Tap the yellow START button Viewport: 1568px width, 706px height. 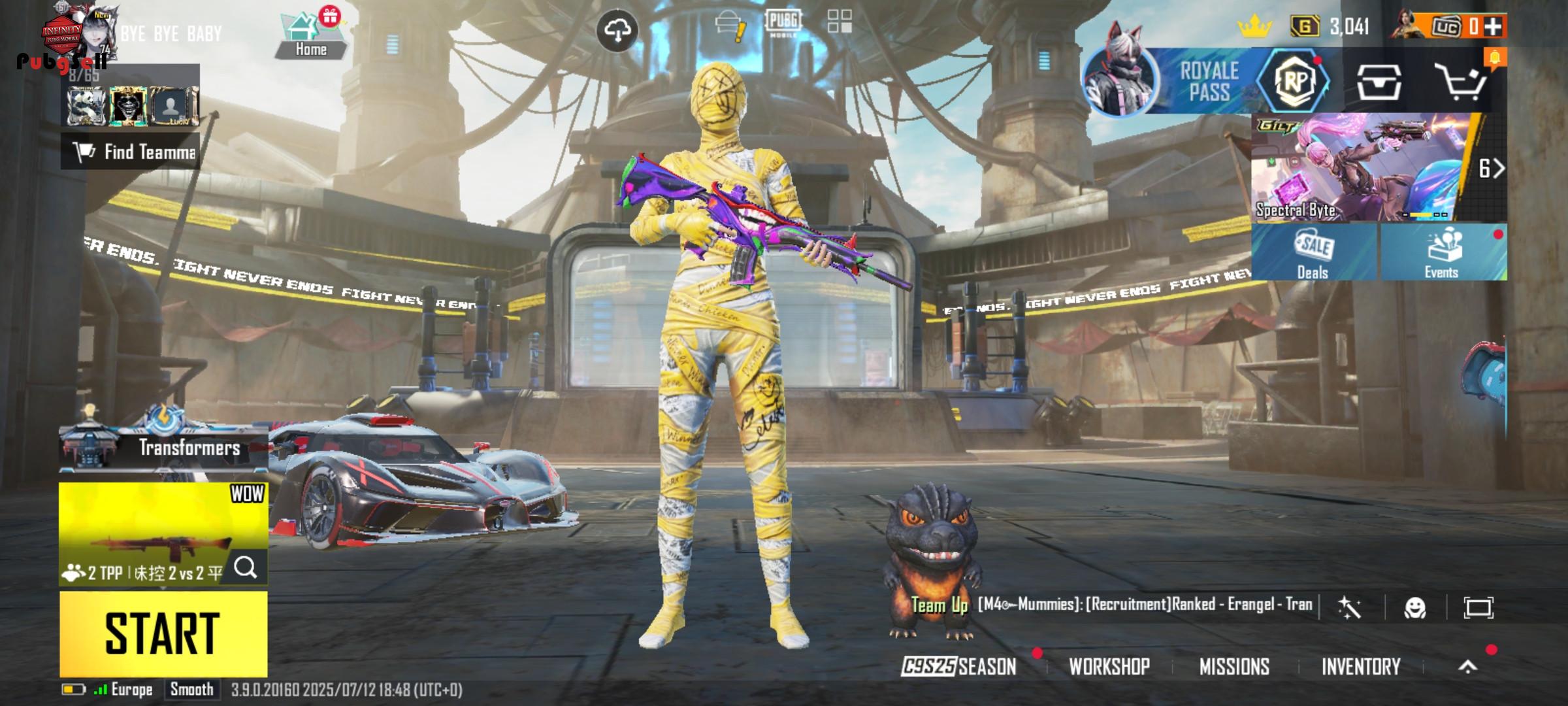pyautogui.click(x=163, y=633)
